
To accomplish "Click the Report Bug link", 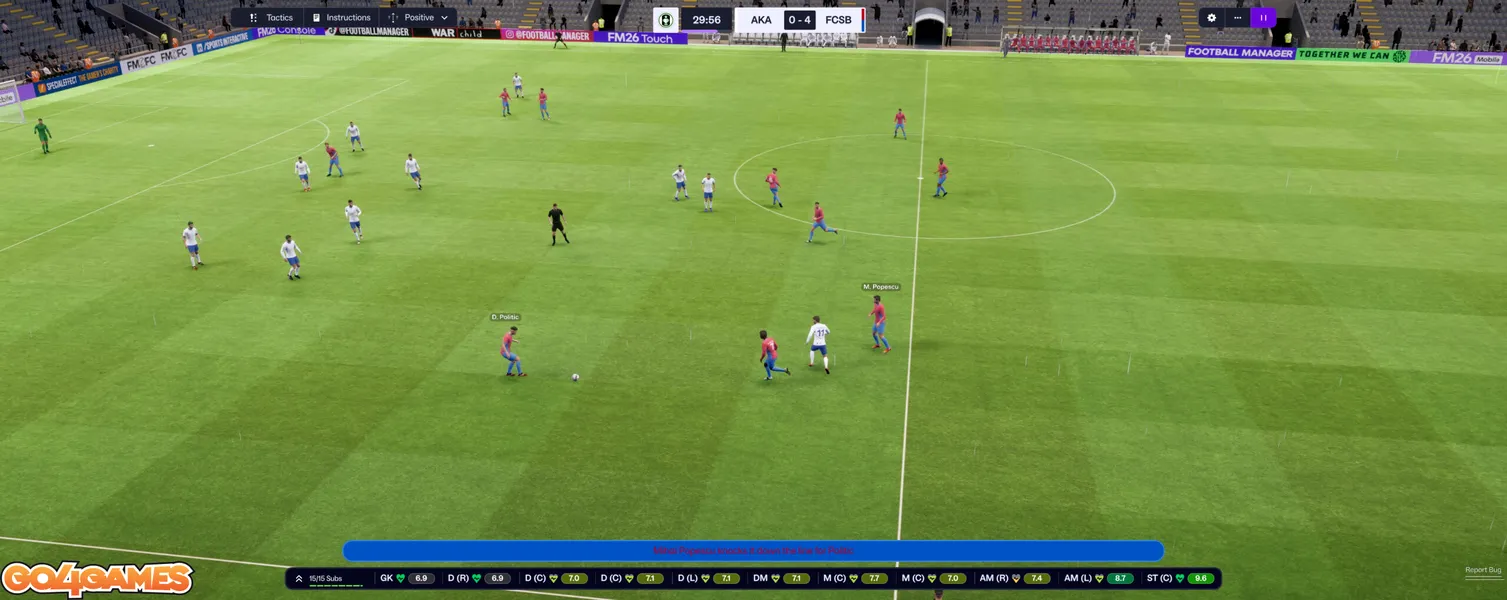I will click(1482, 570).
